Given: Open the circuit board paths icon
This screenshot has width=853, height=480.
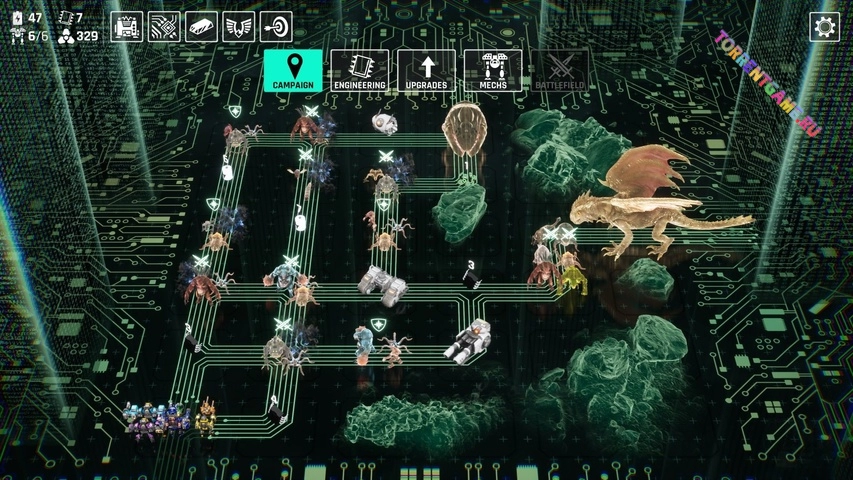Looking at the screenshot, I should coord(164,27).
